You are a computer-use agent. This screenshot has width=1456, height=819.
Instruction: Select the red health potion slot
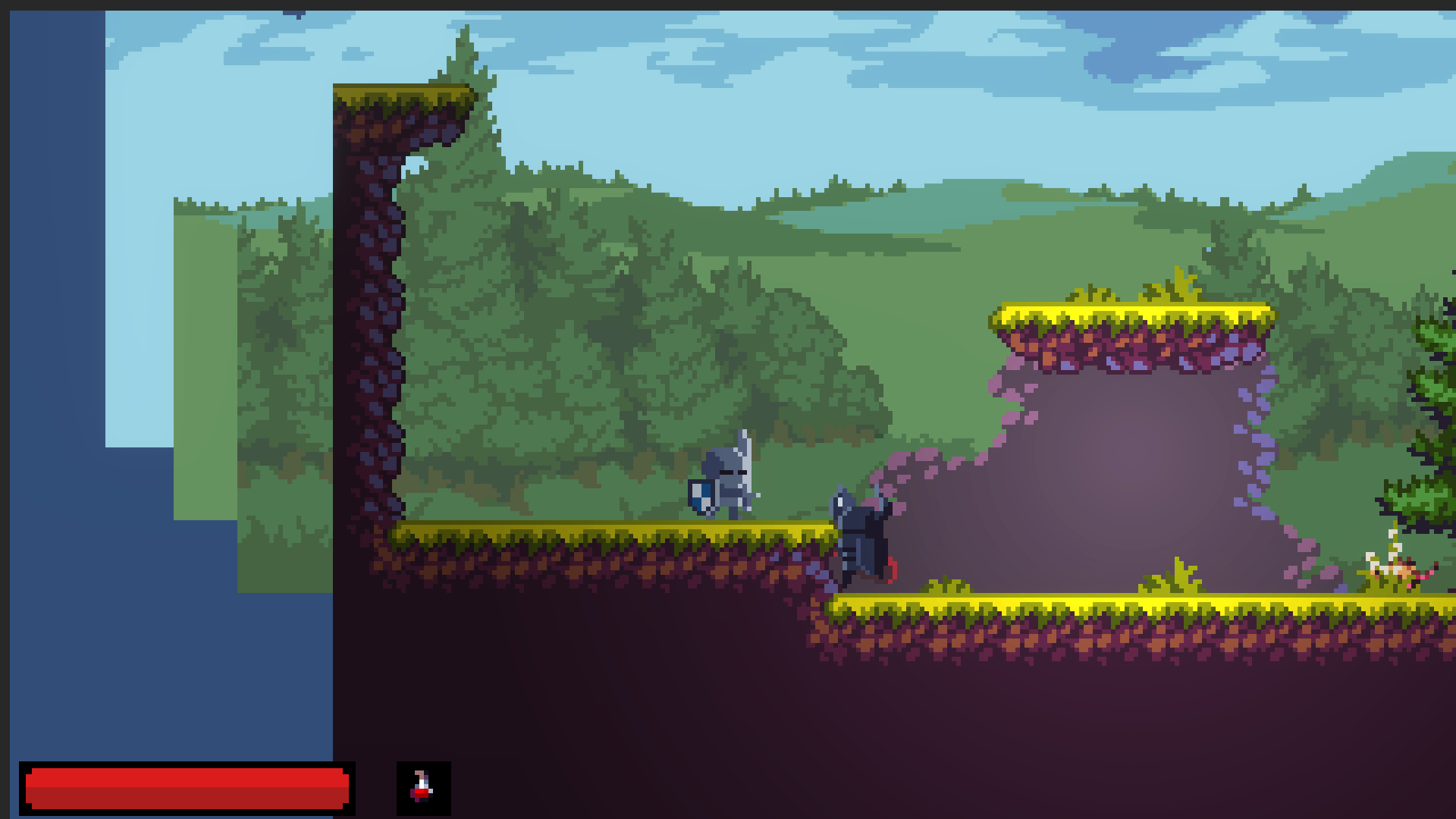423,788
